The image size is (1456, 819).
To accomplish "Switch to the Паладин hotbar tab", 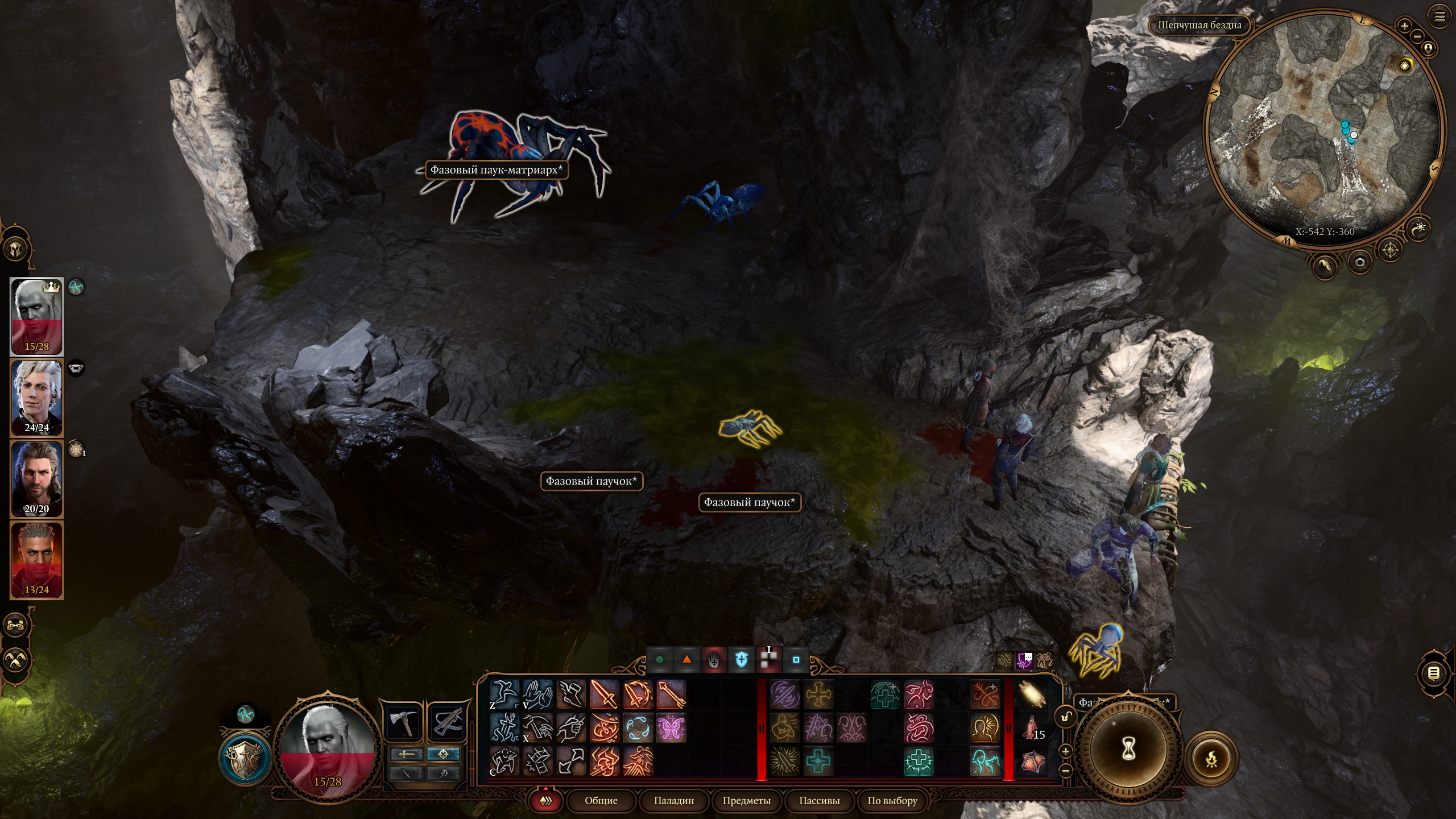I will [x=673, y=800].
